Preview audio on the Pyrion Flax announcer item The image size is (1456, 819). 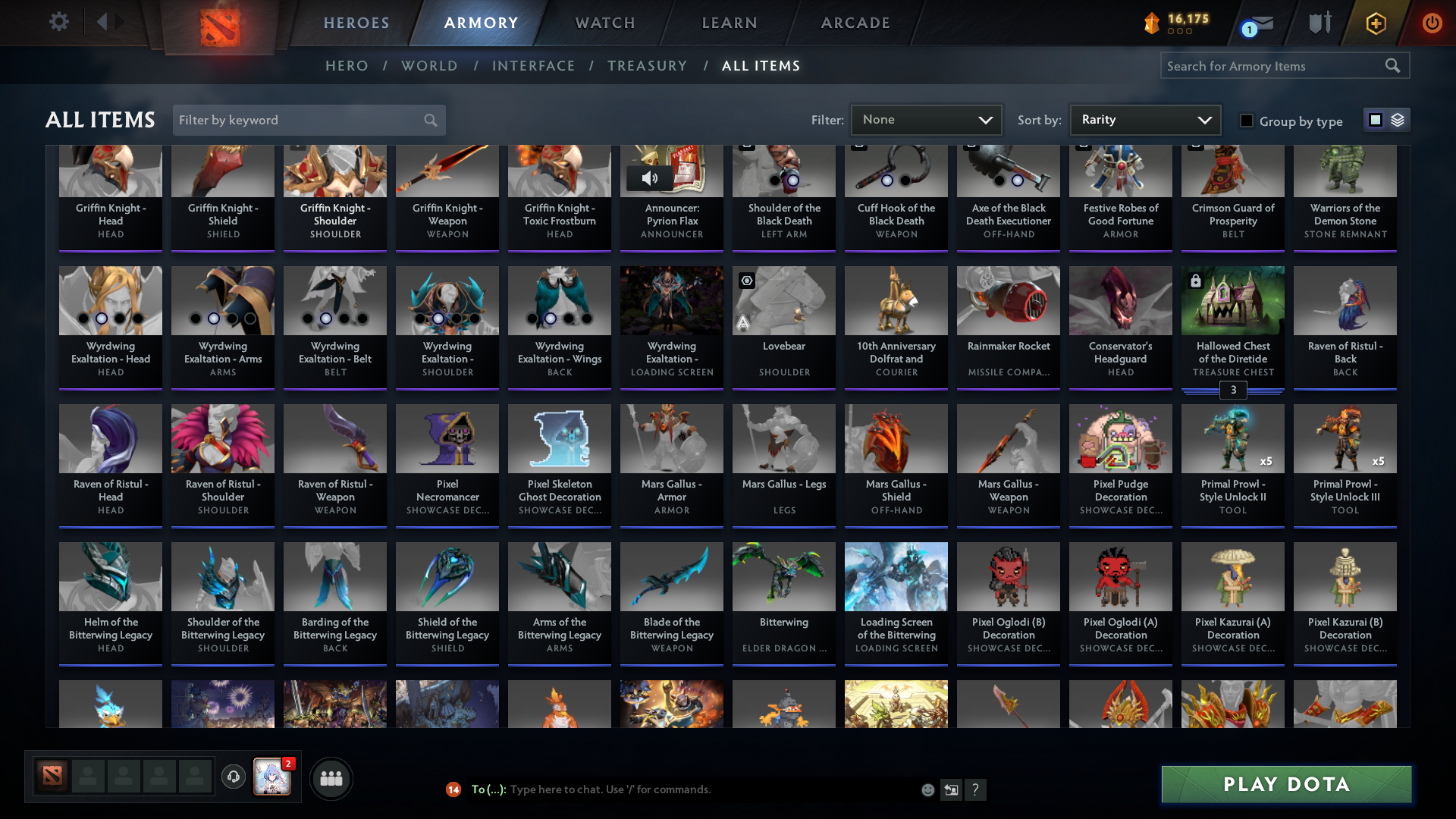pos(648,179)
